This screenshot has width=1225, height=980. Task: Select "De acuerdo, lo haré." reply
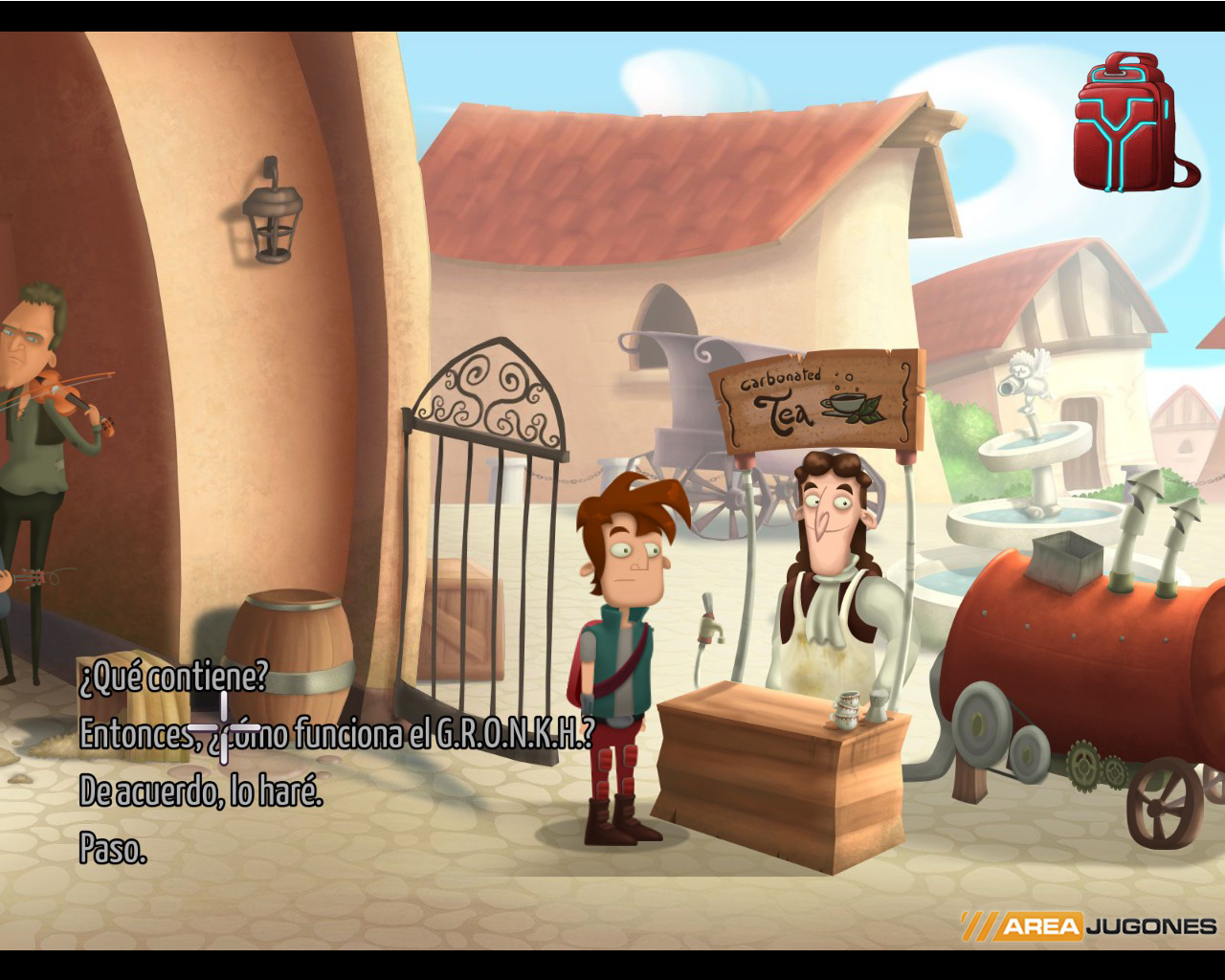[x=201, y=791]
